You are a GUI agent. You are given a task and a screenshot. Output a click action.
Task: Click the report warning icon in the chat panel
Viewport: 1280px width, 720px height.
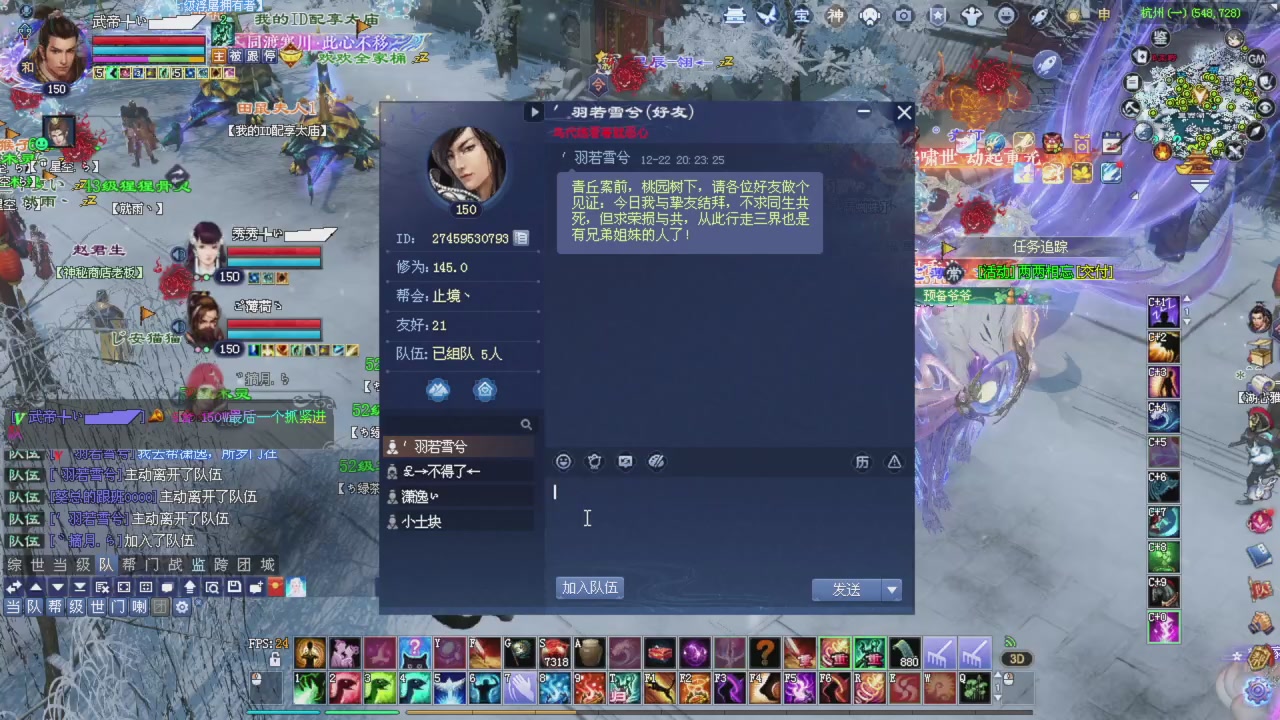click(893, 461)
